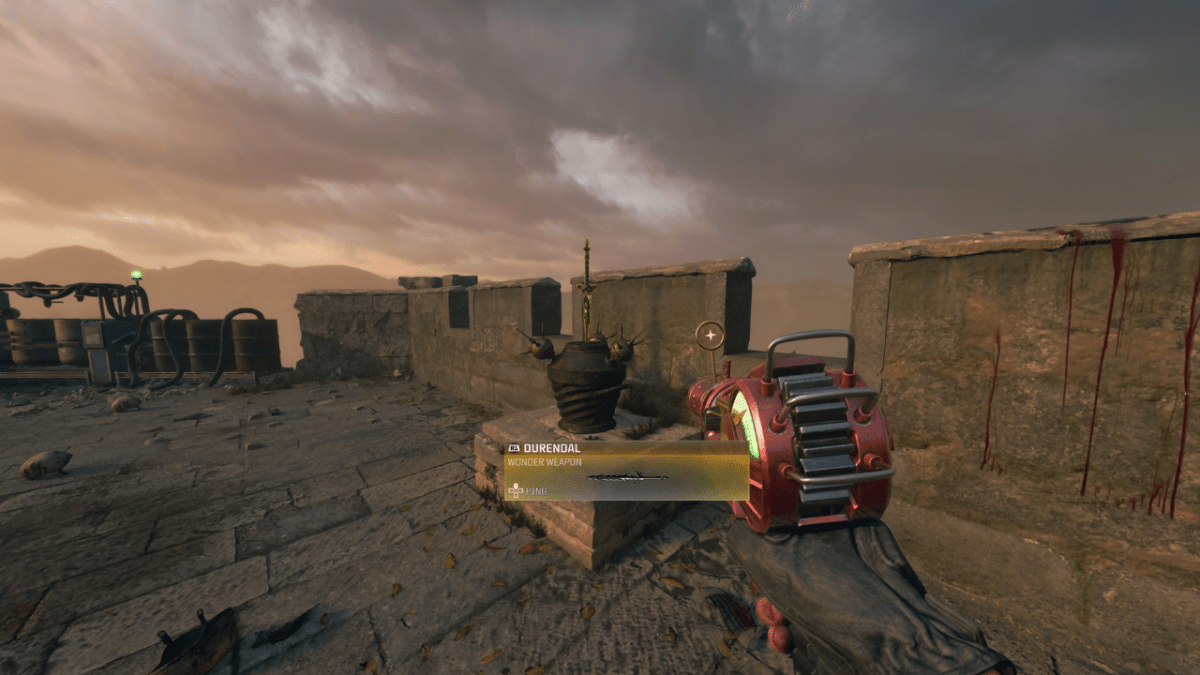1200x675 pixels.
Task: Select the Durendal Wonder Weapon card
Action: [x=627, y=470]
